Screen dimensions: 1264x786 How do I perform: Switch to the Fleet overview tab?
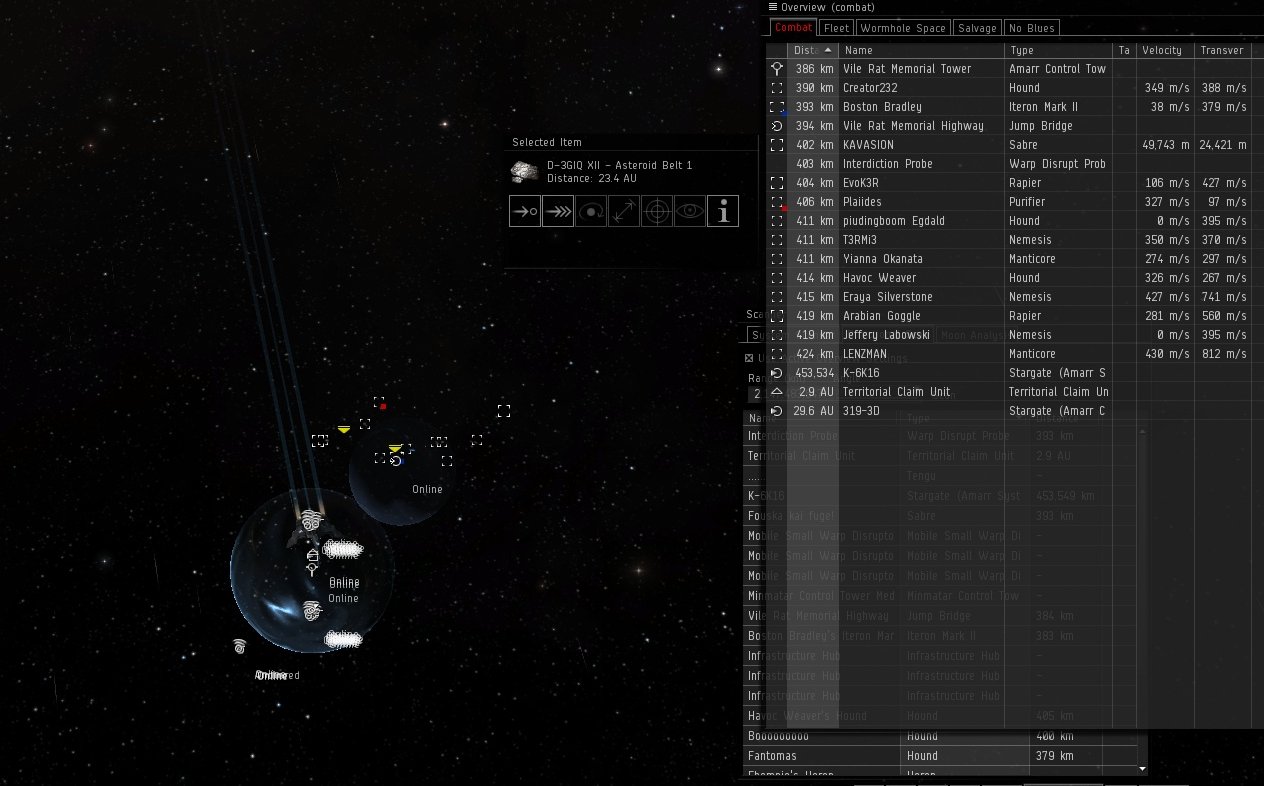point(836,28)
